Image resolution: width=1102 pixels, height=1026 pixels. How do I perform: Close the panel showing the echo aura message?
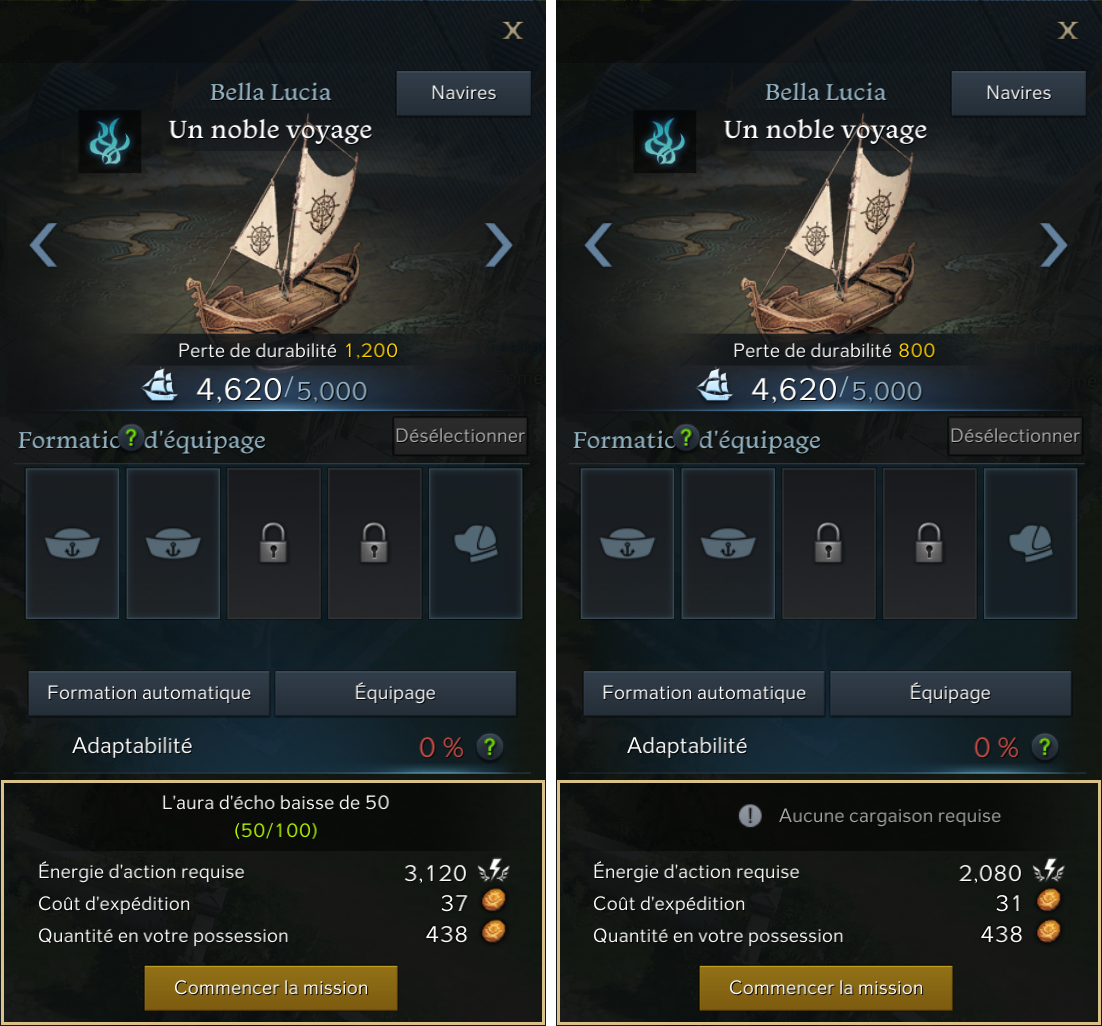pyautogui.click(x=513, y=30)
